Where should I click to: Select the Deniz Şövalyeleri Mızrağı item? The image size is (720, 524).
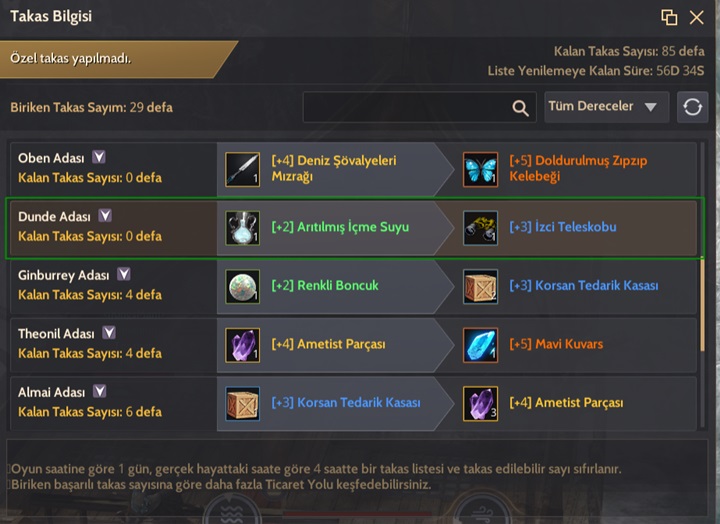tap(242, 169)
